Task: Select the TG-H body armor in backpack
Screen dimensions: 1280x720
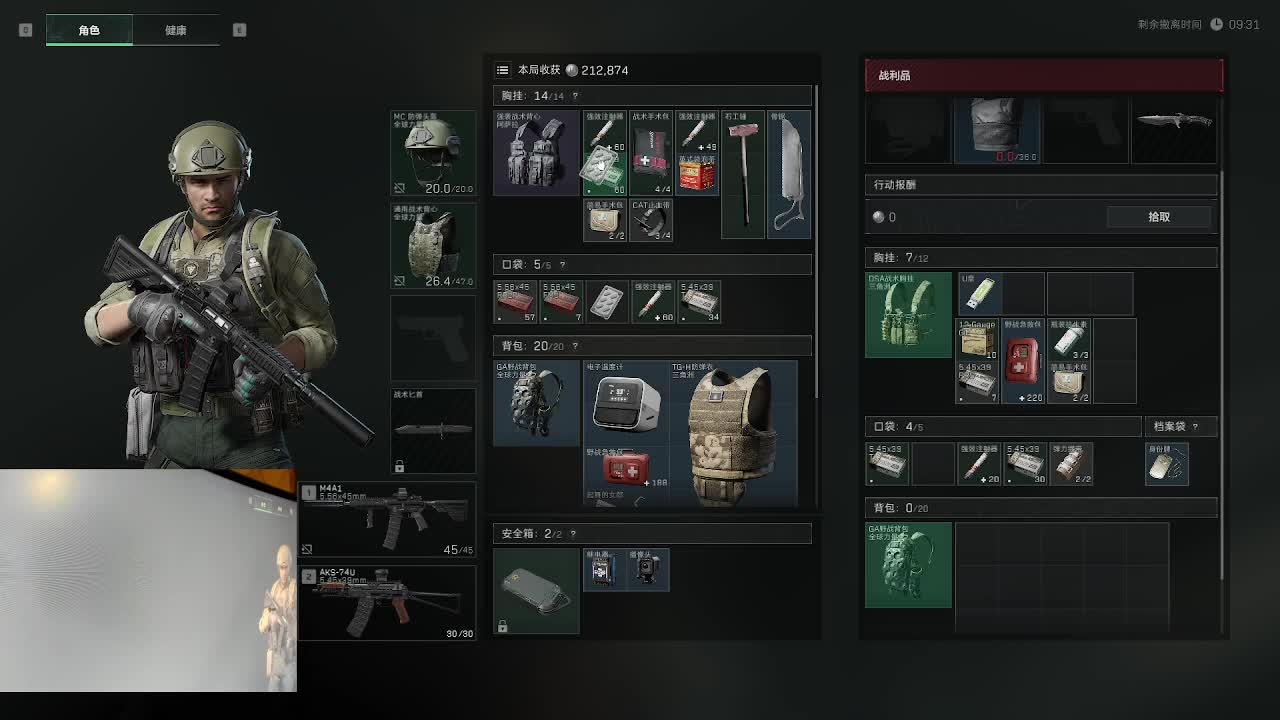Action: pyautogui.click(x=733, y=433)
